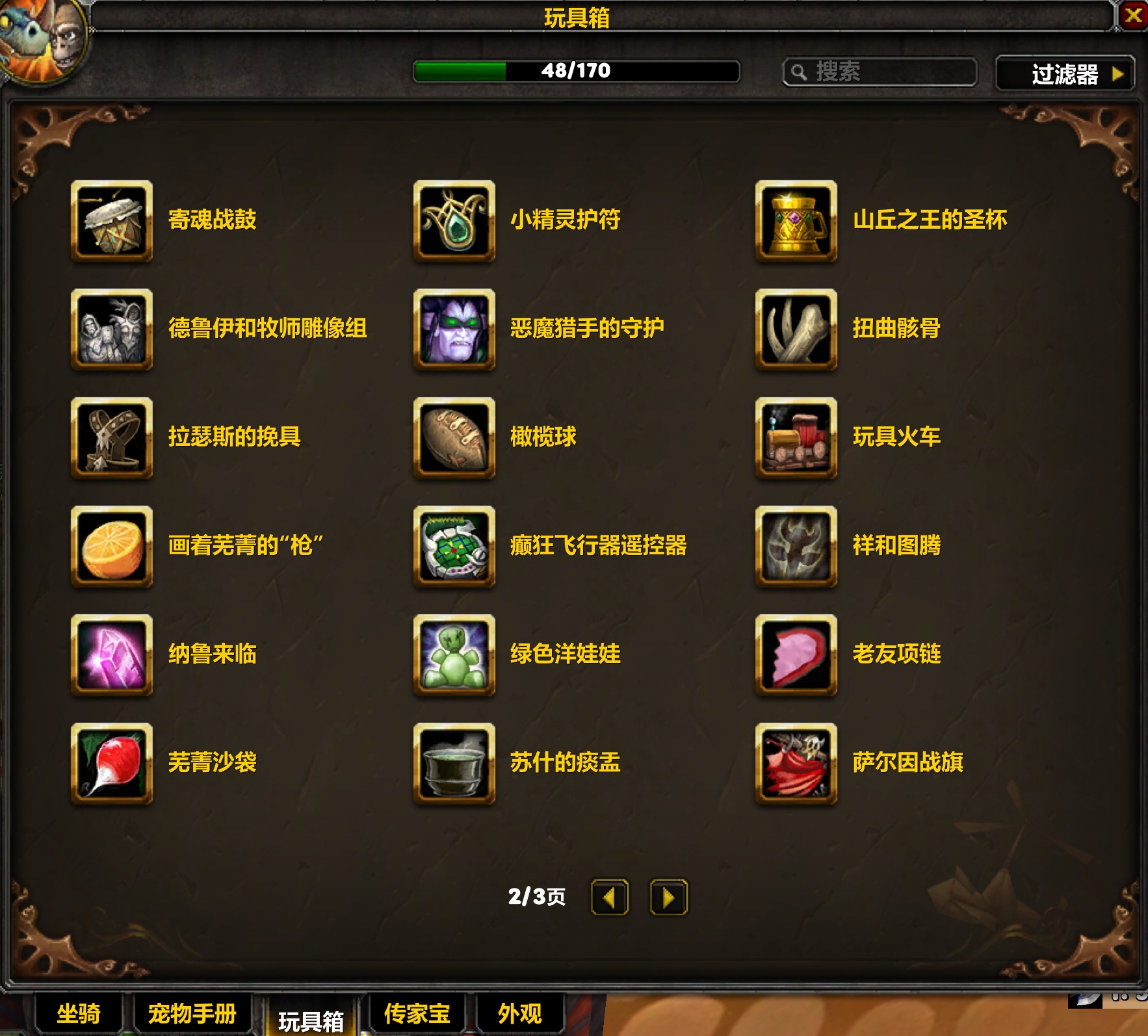Click the 恶魔猎手的守护 demon hunter icon

point(454,330)
